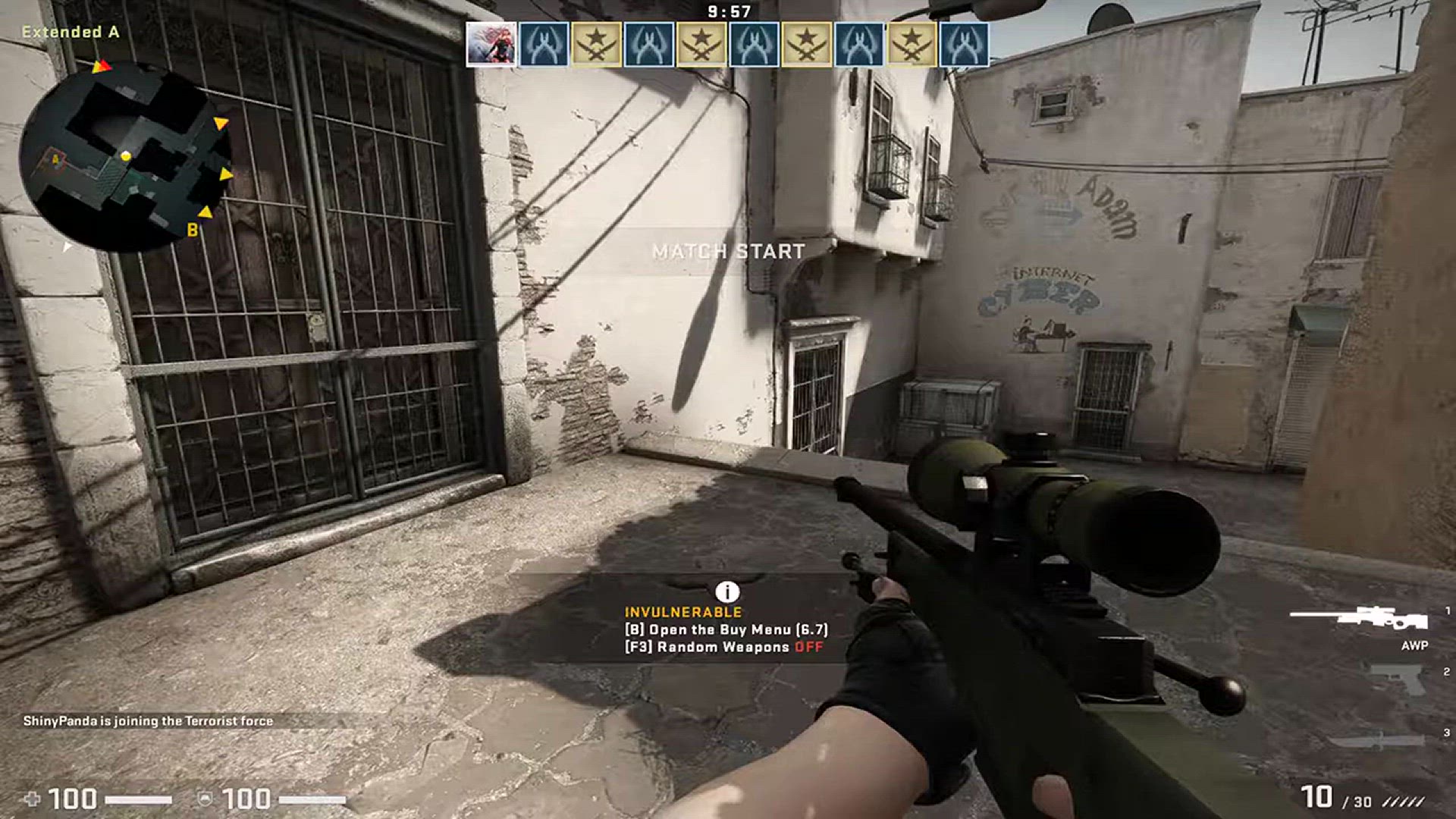Click the white info circle icon
The height and width of the screenshot is (819, 1456).
click(726, 592)
